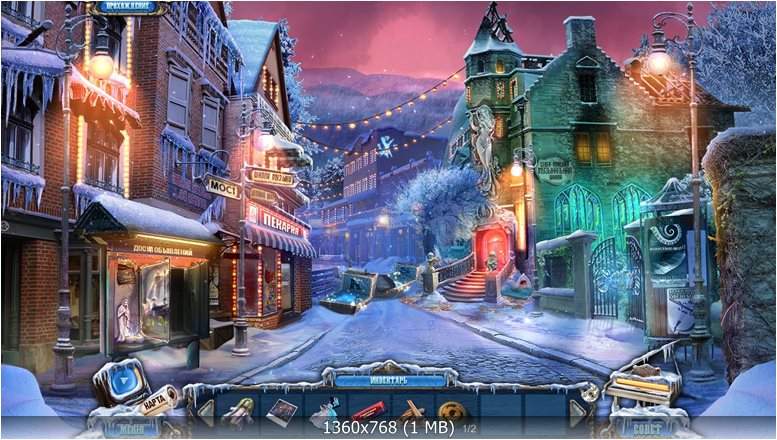Click the Совет hint button
This screenshot has height=440, width=777.
click(x=646, y=426)
